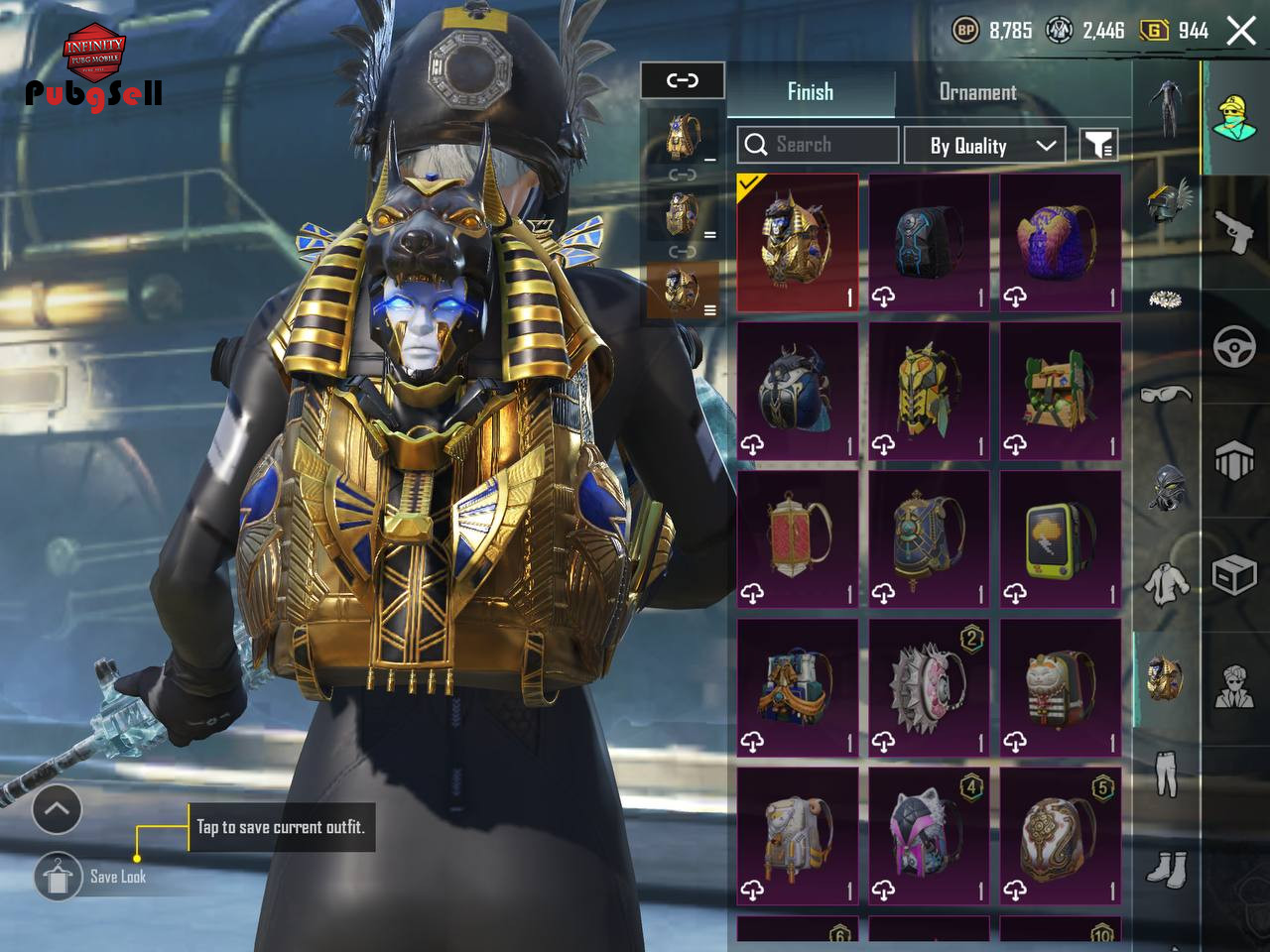This screenshot has width=1270, height=952.
Task: Open the sunglasses eyewear slot
Action: (1166, 395)
